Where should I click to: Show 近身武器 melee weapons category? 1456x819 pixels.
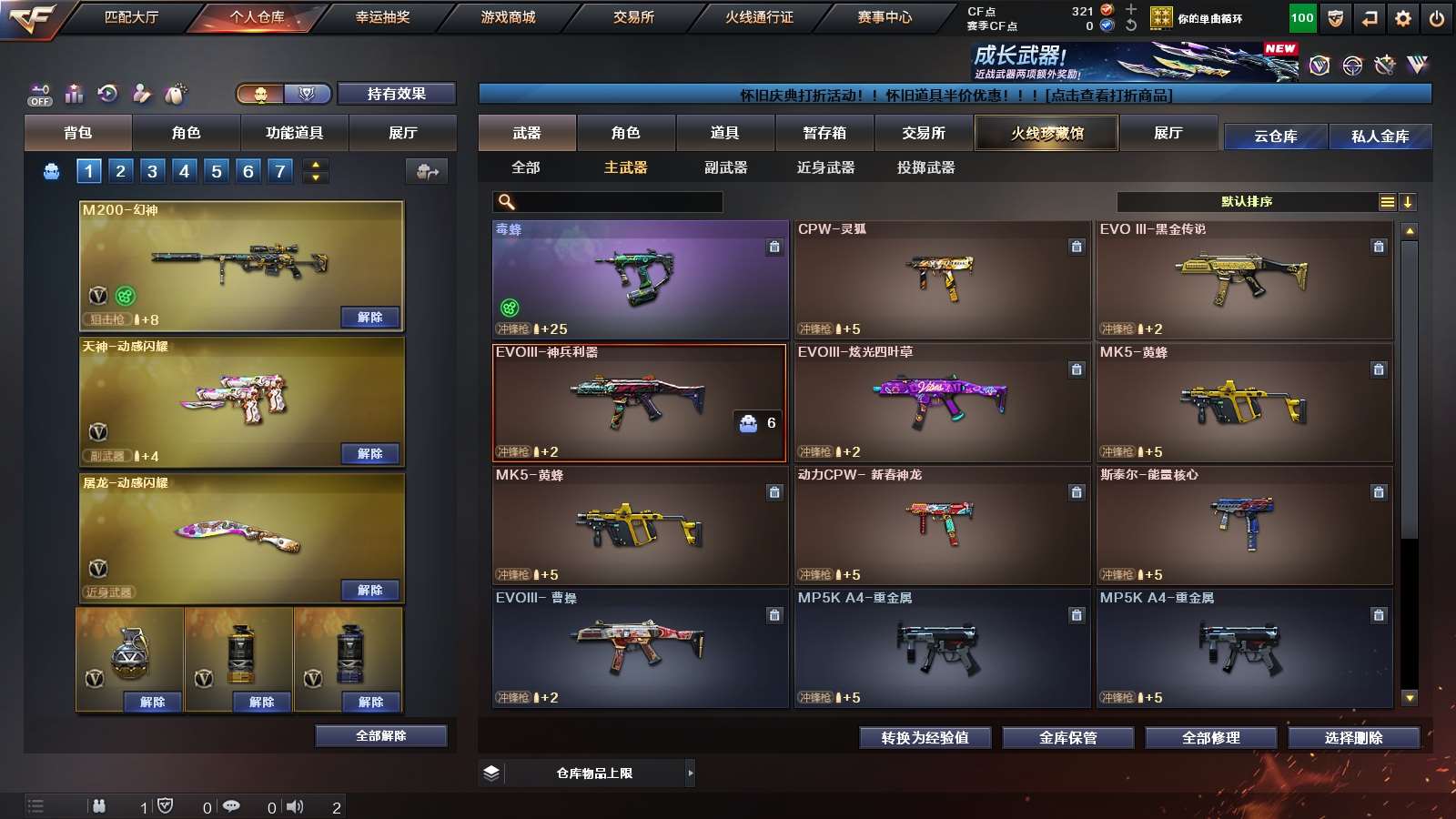(825, 167)
